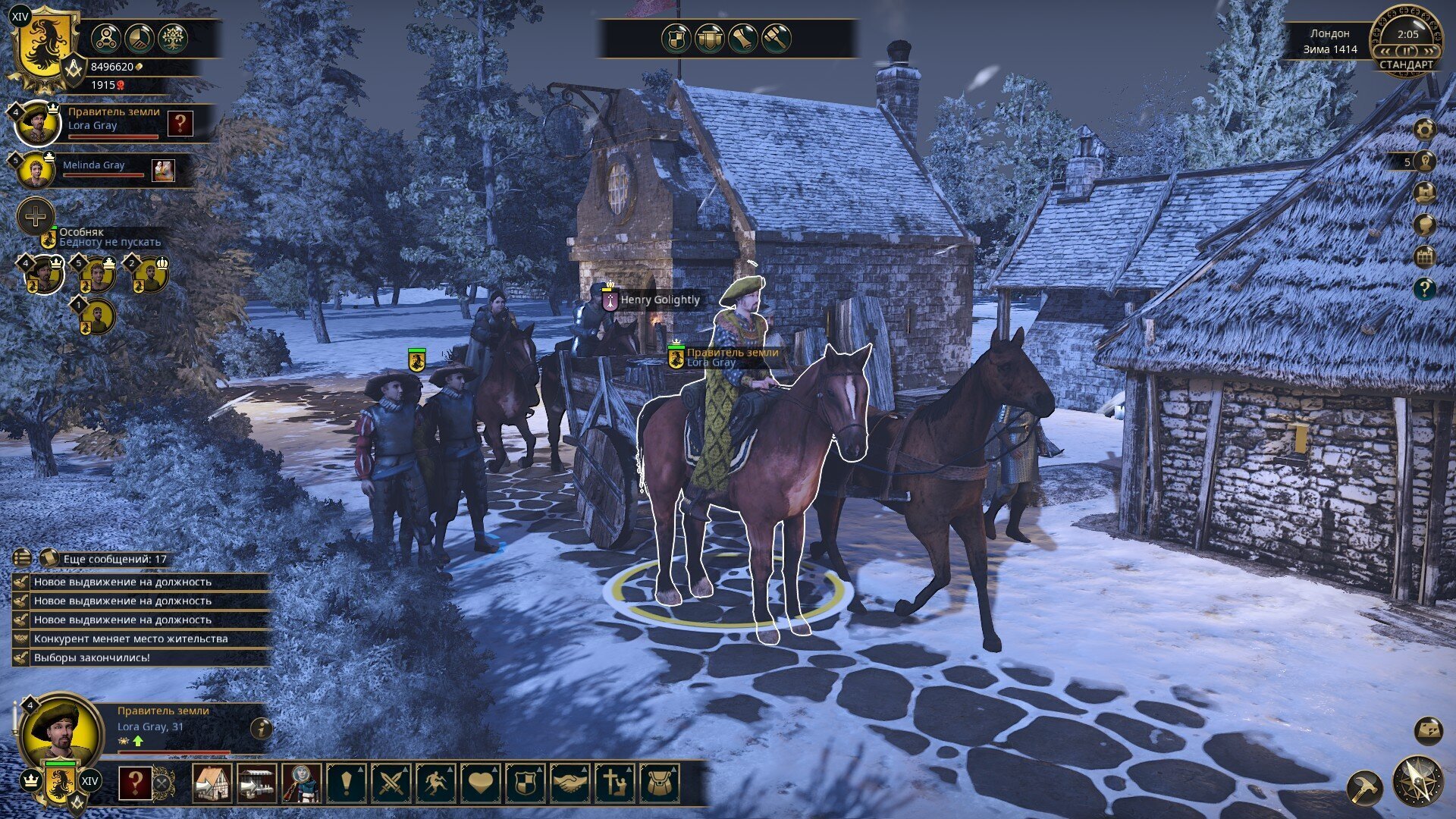Open the backpack inventory slot
This screenshot has height=819, width=1456.
659,783
